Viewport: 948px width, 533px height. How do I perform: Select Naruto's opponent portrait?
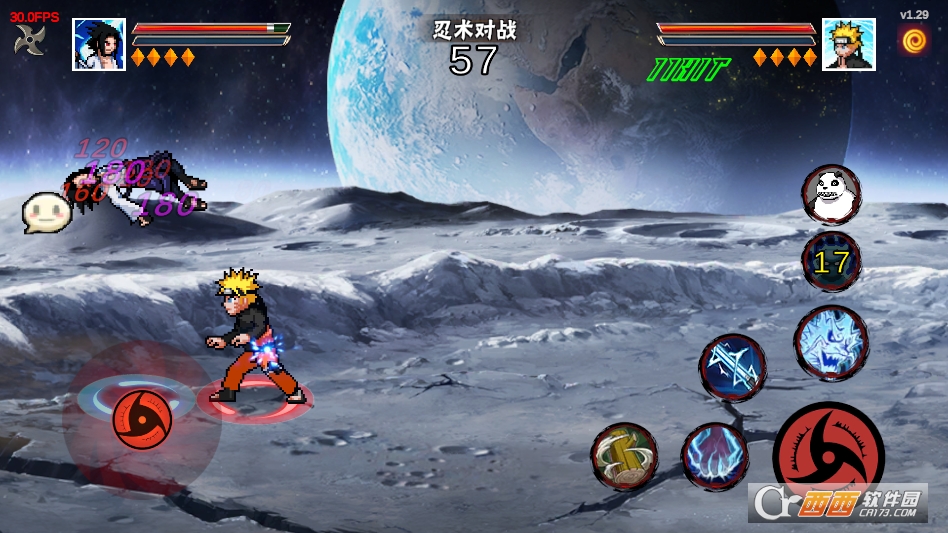[848, 44]
